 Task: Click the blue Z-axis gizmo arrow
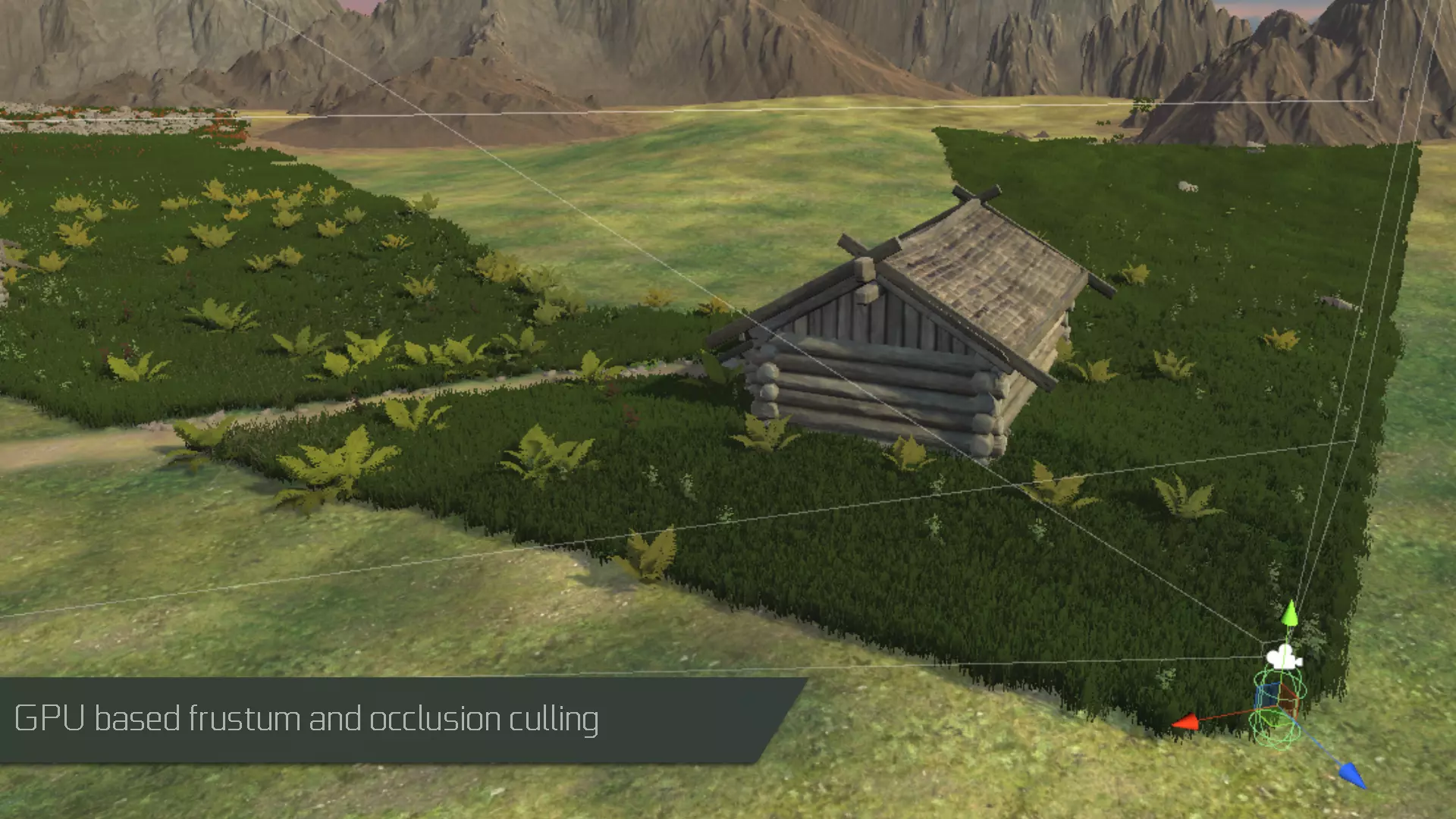(x=1352, y=775)
